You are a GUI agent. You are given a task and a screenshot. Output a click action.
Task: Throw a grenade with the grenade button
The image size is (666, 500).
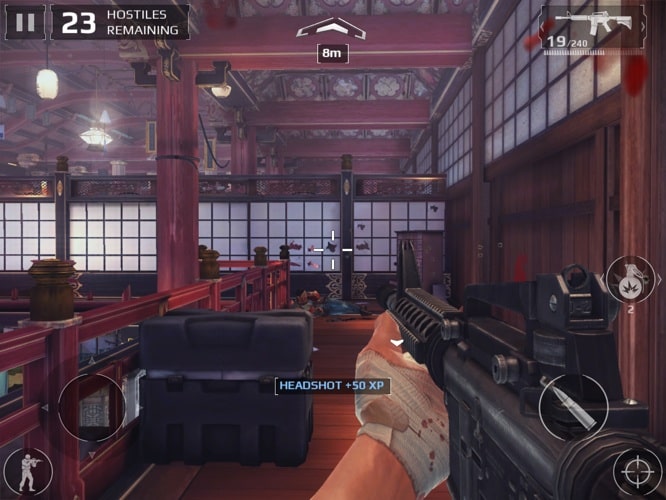point(629,279)
